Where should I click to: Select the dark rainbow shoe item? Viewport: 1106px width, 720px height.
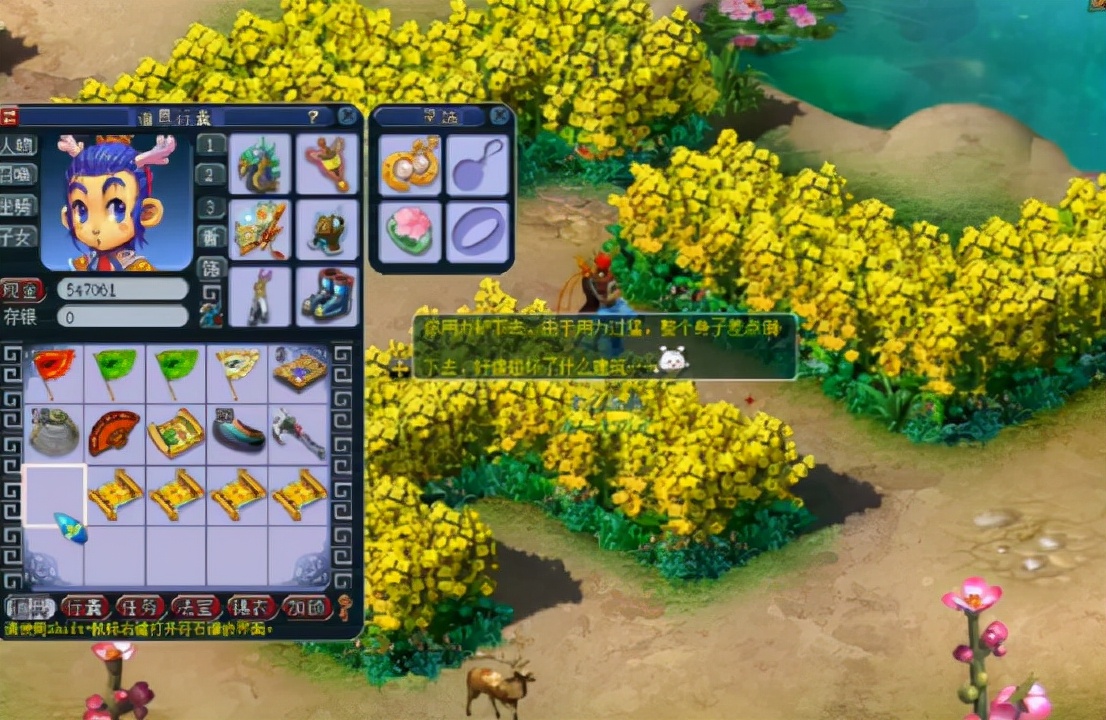[238, 431]
